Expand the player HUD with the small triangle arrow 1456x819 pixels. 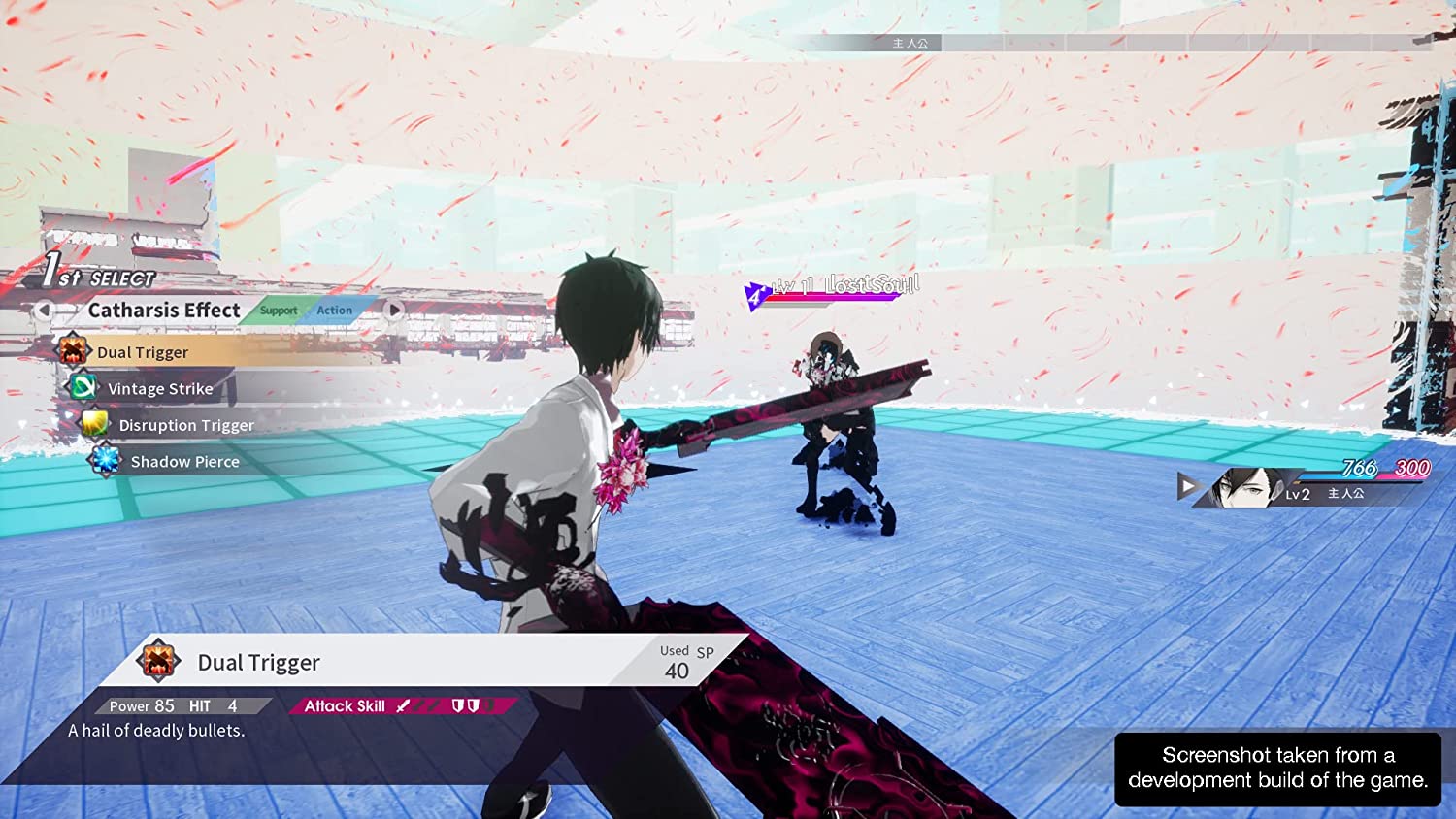(1187, 487)
